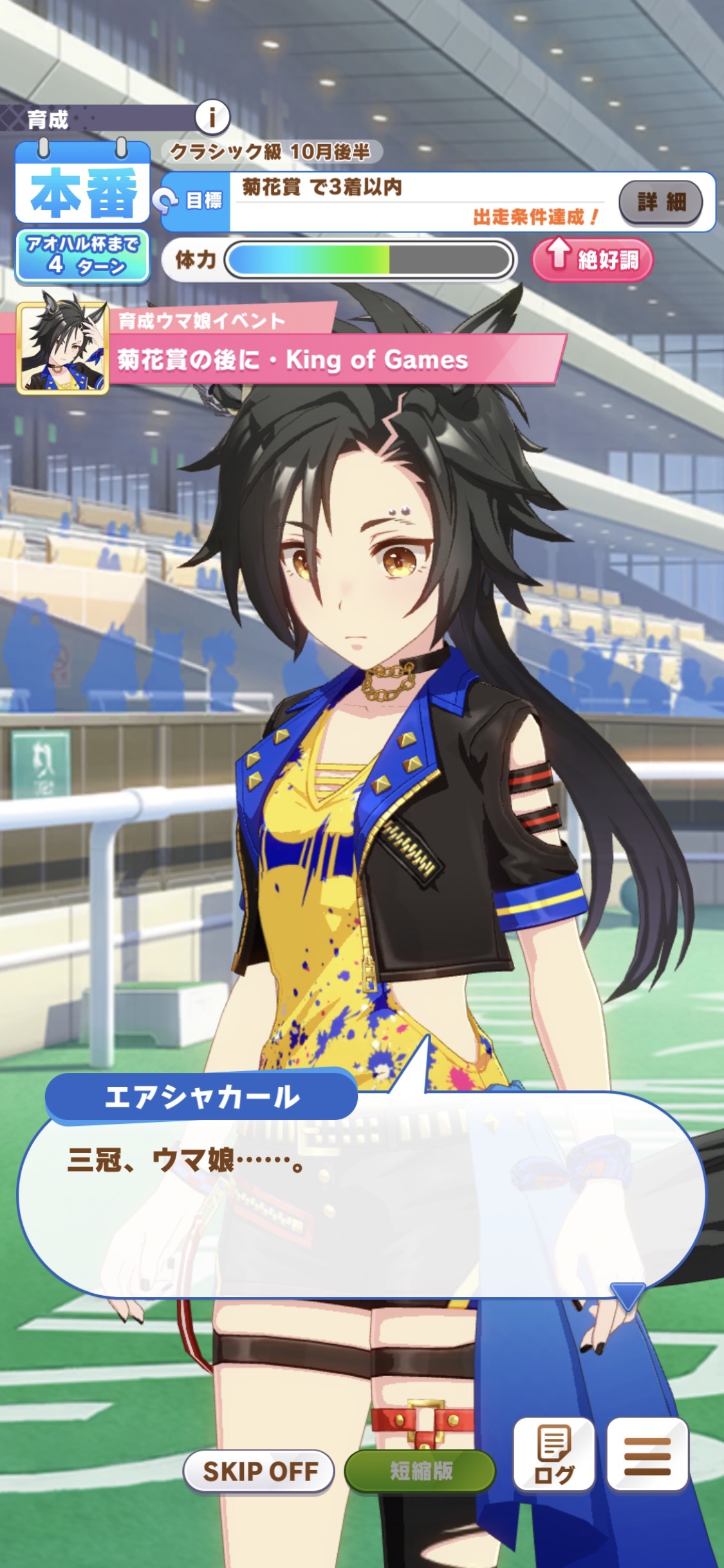Image resolution: width=724 pixels, height=1568 pixels.
Task: Toggle the SKIP OFF button
Action: tap(259, 1471)
